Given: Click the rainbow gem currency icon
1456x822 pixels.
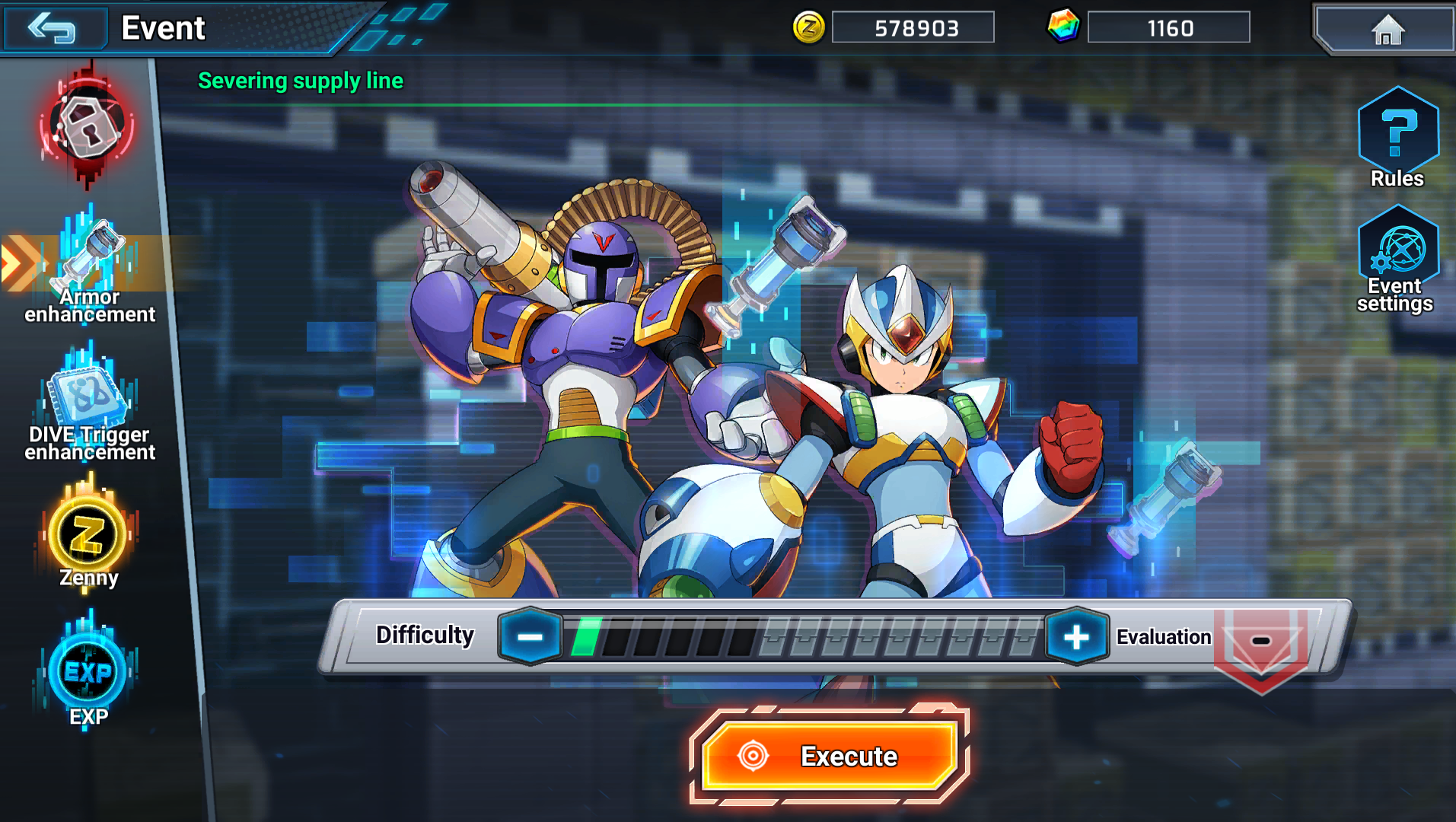Looking at the screenshot, I should pyautogui.click(x=1063, y=27).
